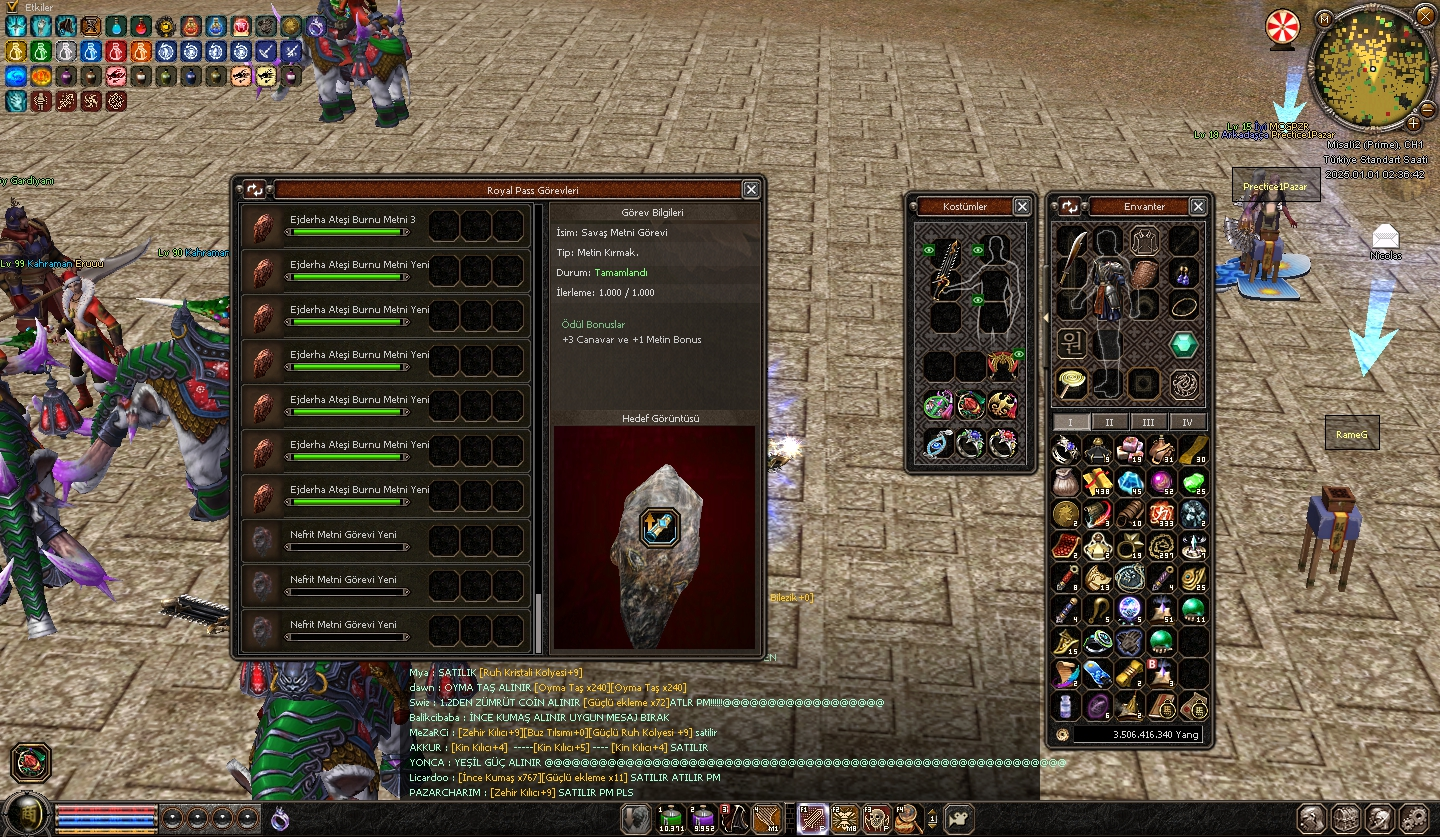The width and height of the screenshot is (1440, 837).
Task: Switch to inventory page II
Action: (x=1109, y=422)
